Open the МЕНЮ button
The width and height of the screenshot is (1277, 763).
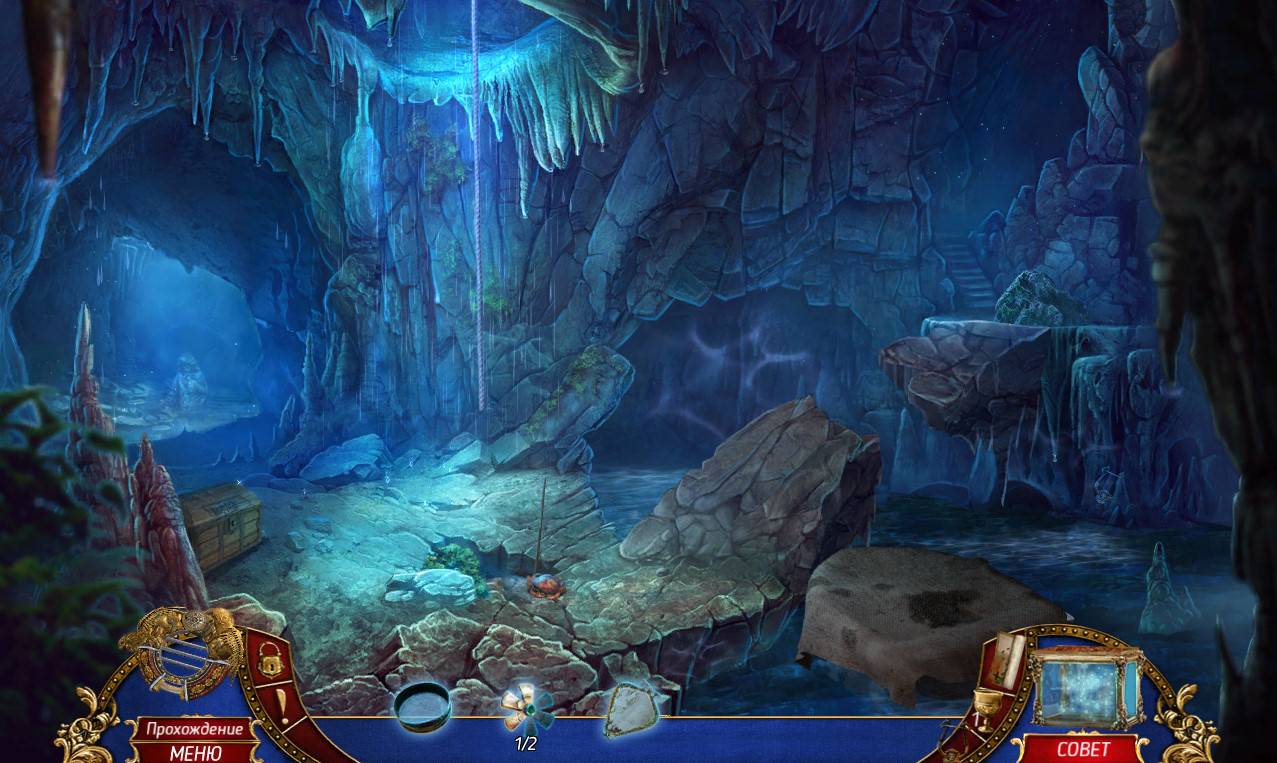195,752
